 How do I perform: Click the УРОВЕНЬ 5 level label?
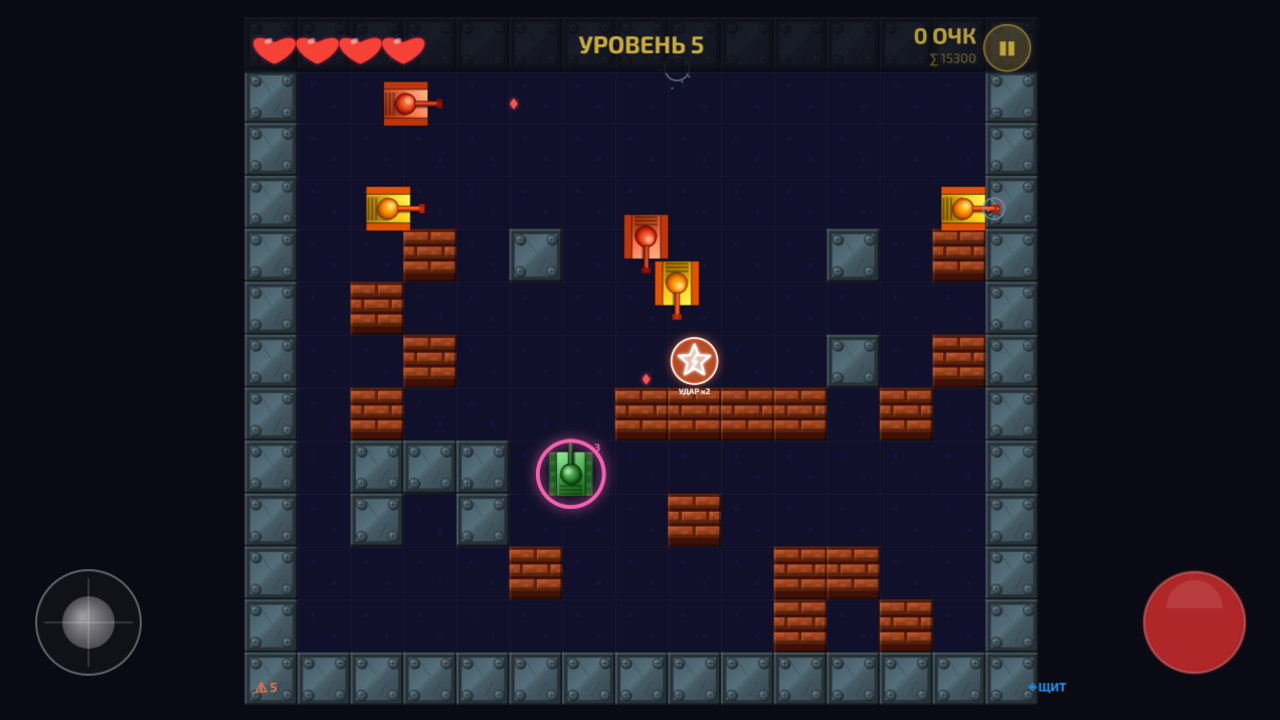point(641,44)
